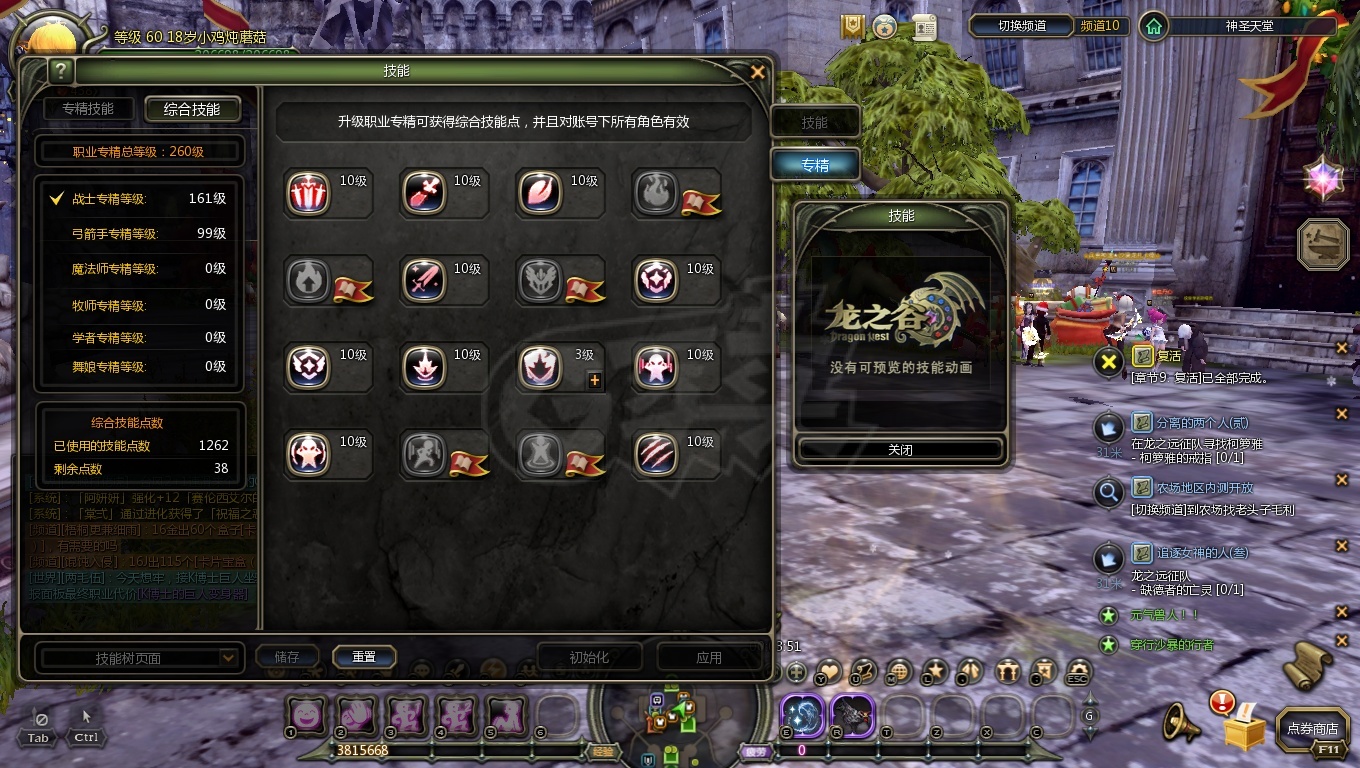1360x768 pixels.
Task: Open the 点券商店 cash shop
Action: click(x=1313, y=731)
